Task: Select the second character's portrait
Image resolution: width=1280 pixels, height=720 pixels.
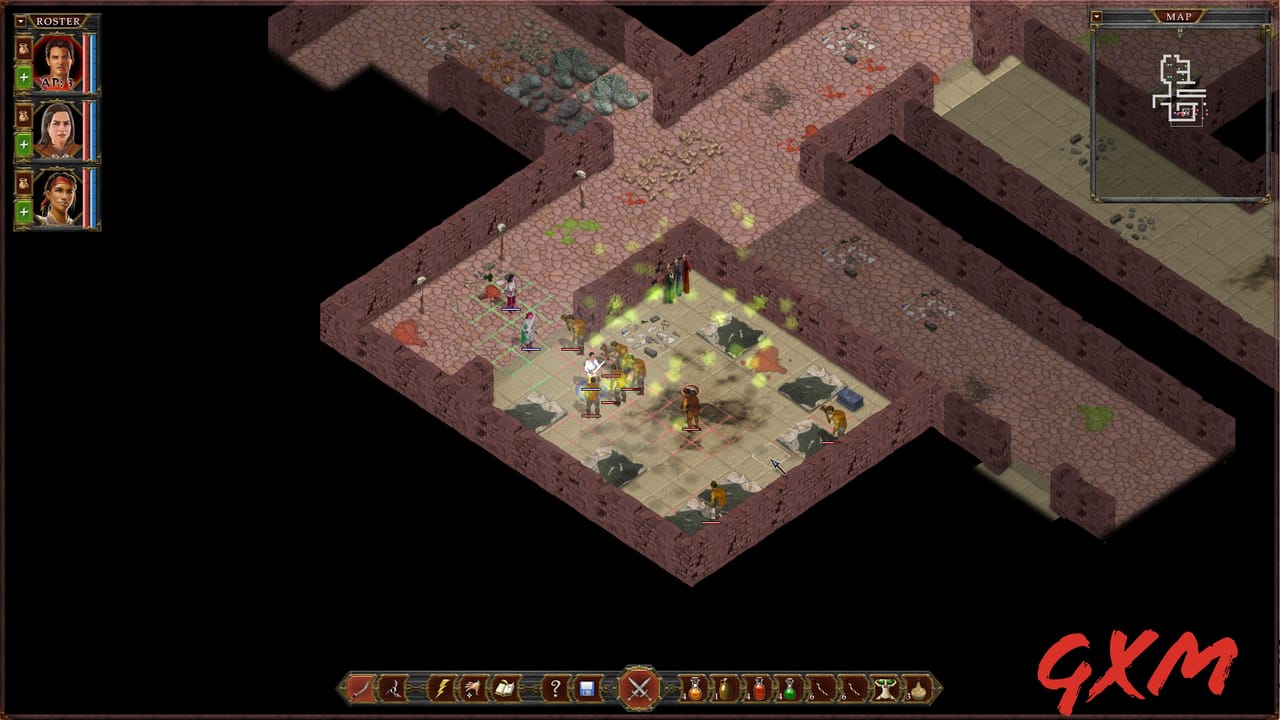Action: (x=57, y=128)
